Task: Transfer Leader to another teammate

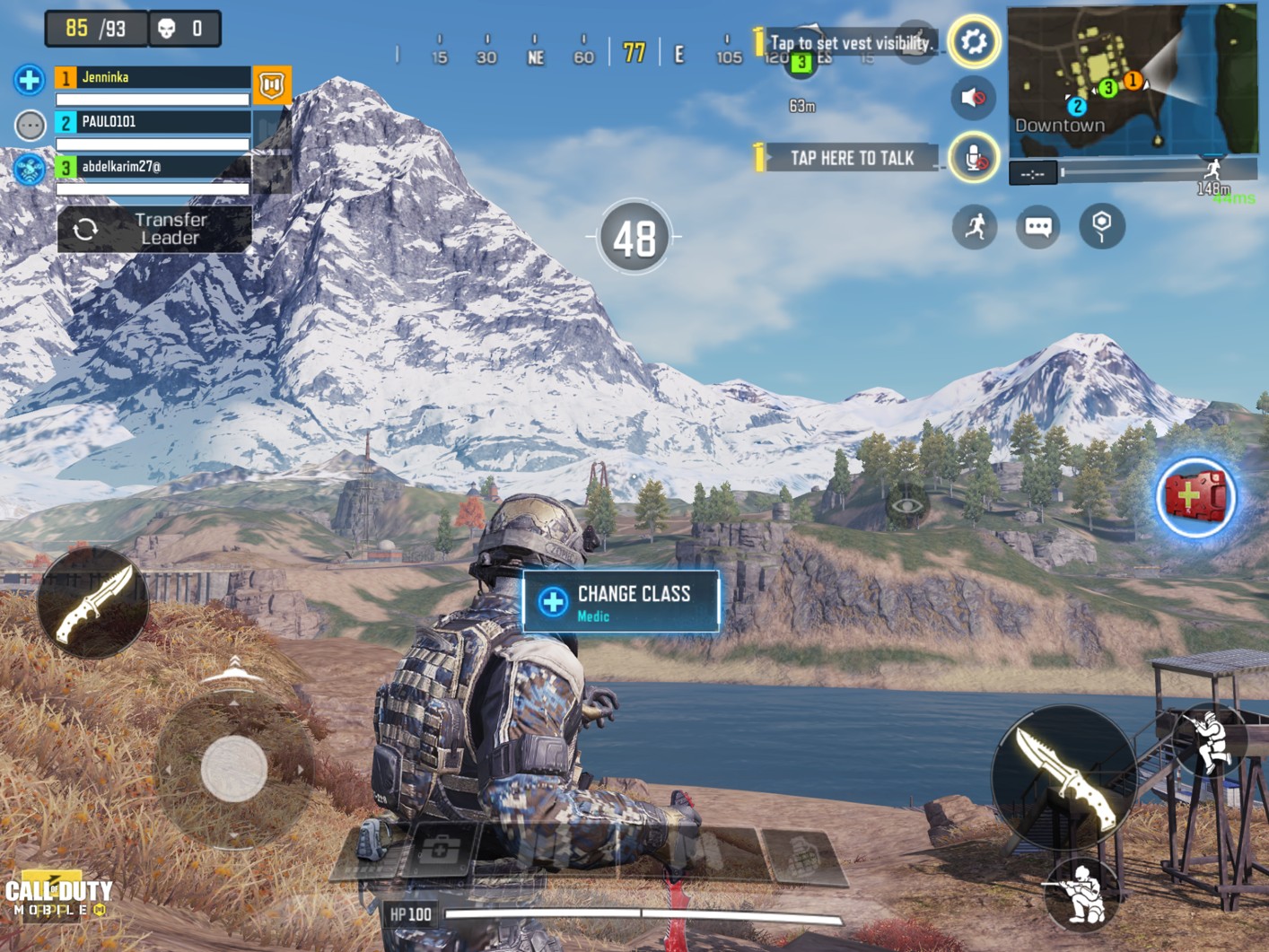Action: (x=154, y=229)
